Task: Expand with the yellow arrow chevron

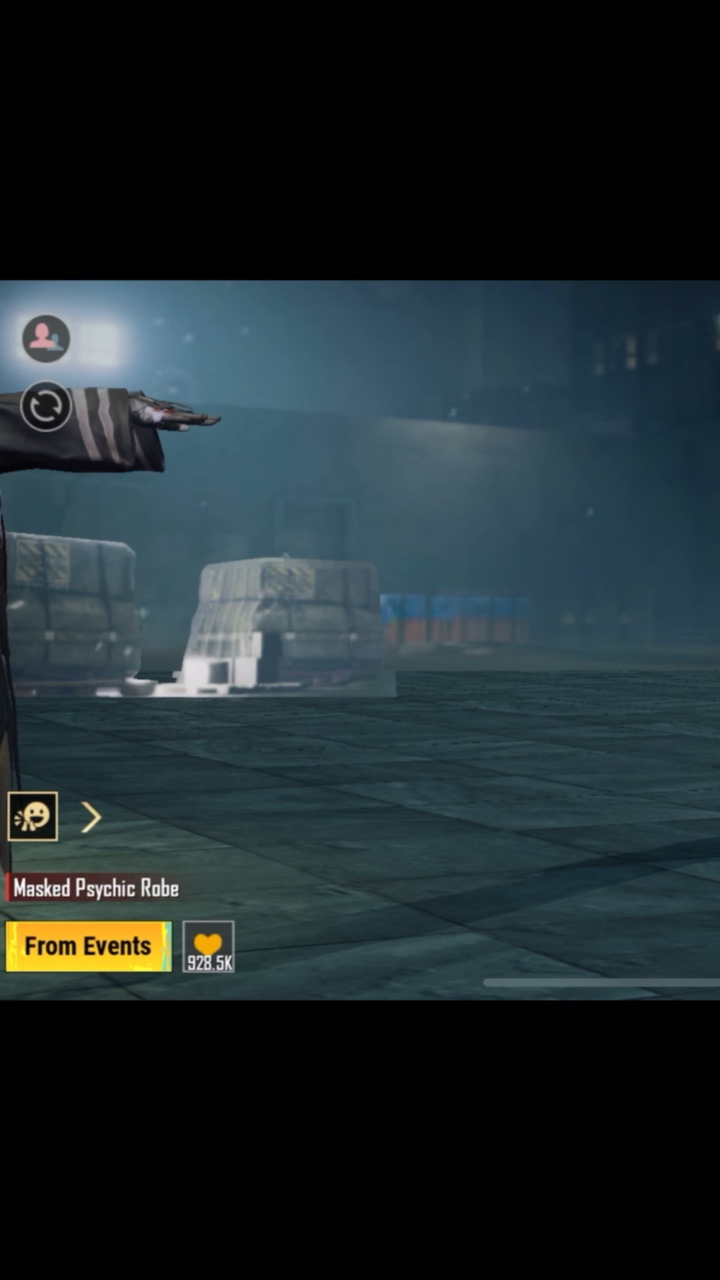Action: point(91,818)
